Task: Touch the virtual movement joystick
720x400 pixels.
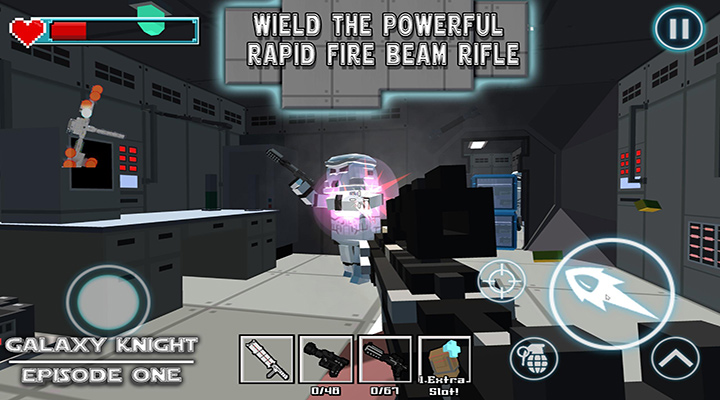Action: pos(107,299)
